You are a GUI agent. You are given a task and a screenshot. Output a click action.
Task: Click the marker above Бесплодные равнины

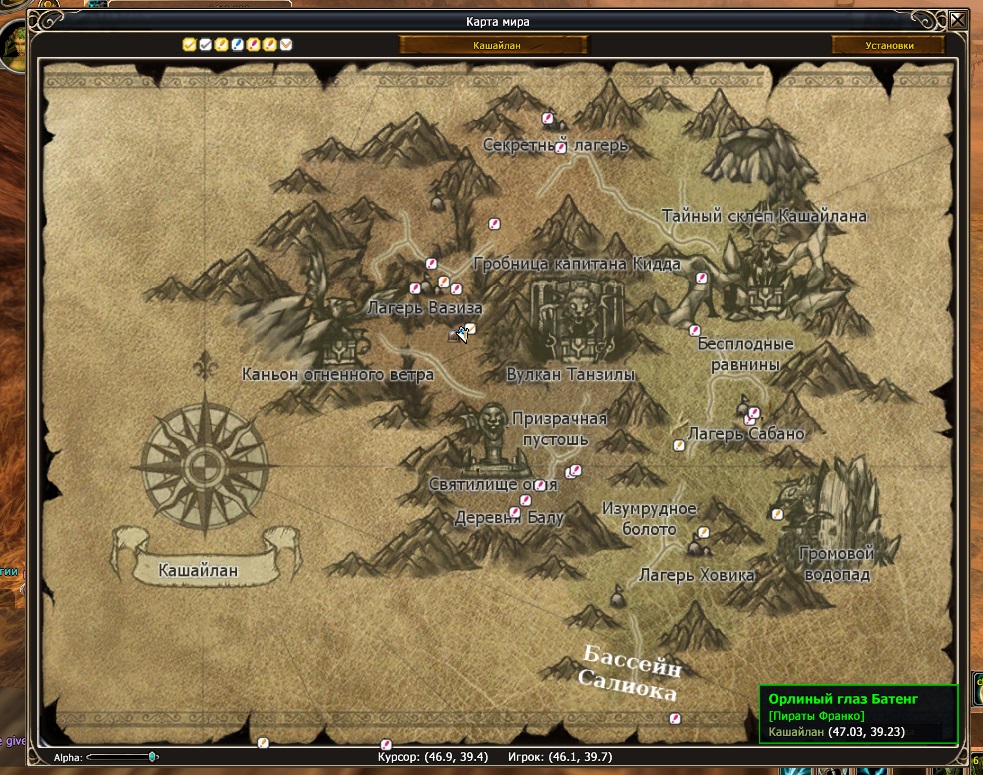[694, 329]
